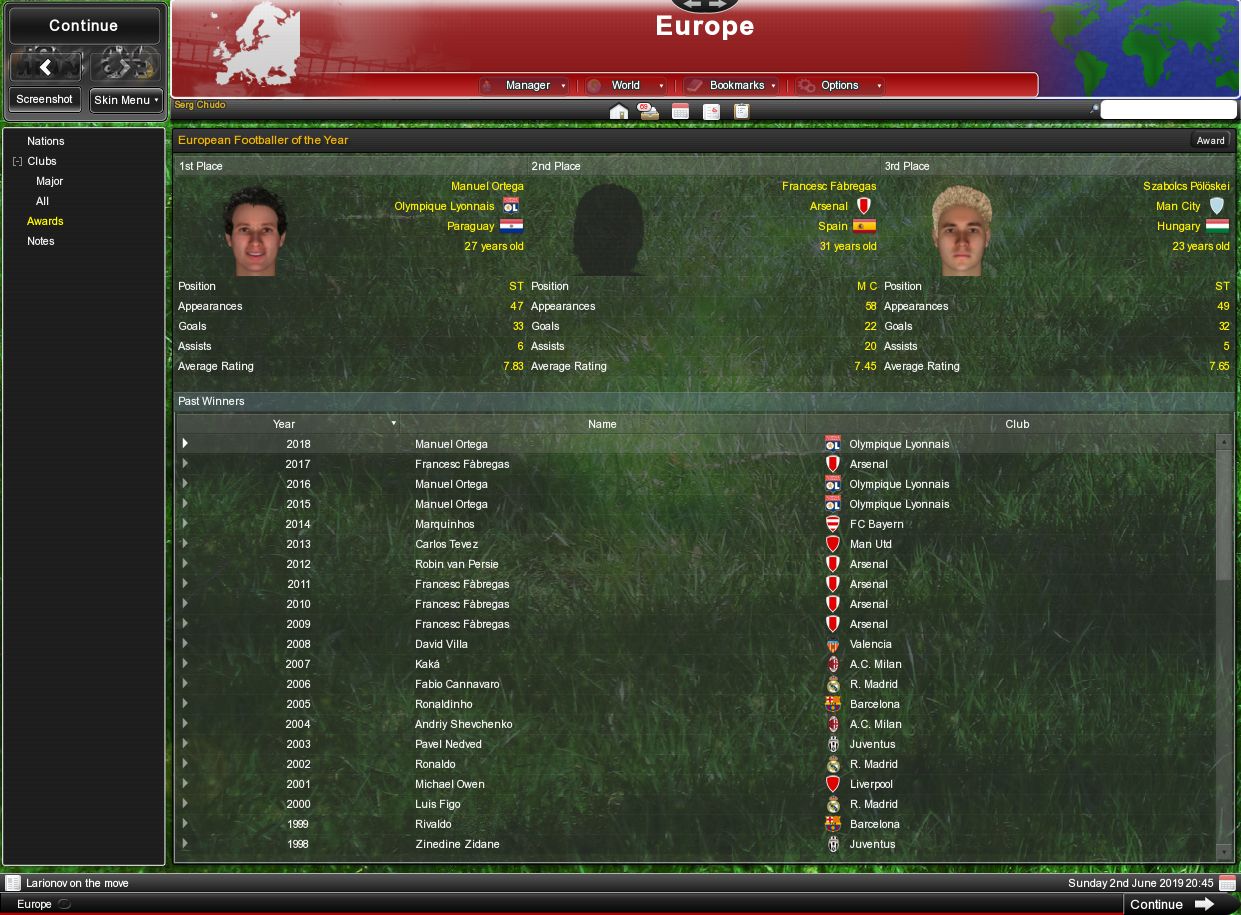Open Szabolcs Pölöskei's profile link
1241x915 pixels.
(x=1186, y=186)
